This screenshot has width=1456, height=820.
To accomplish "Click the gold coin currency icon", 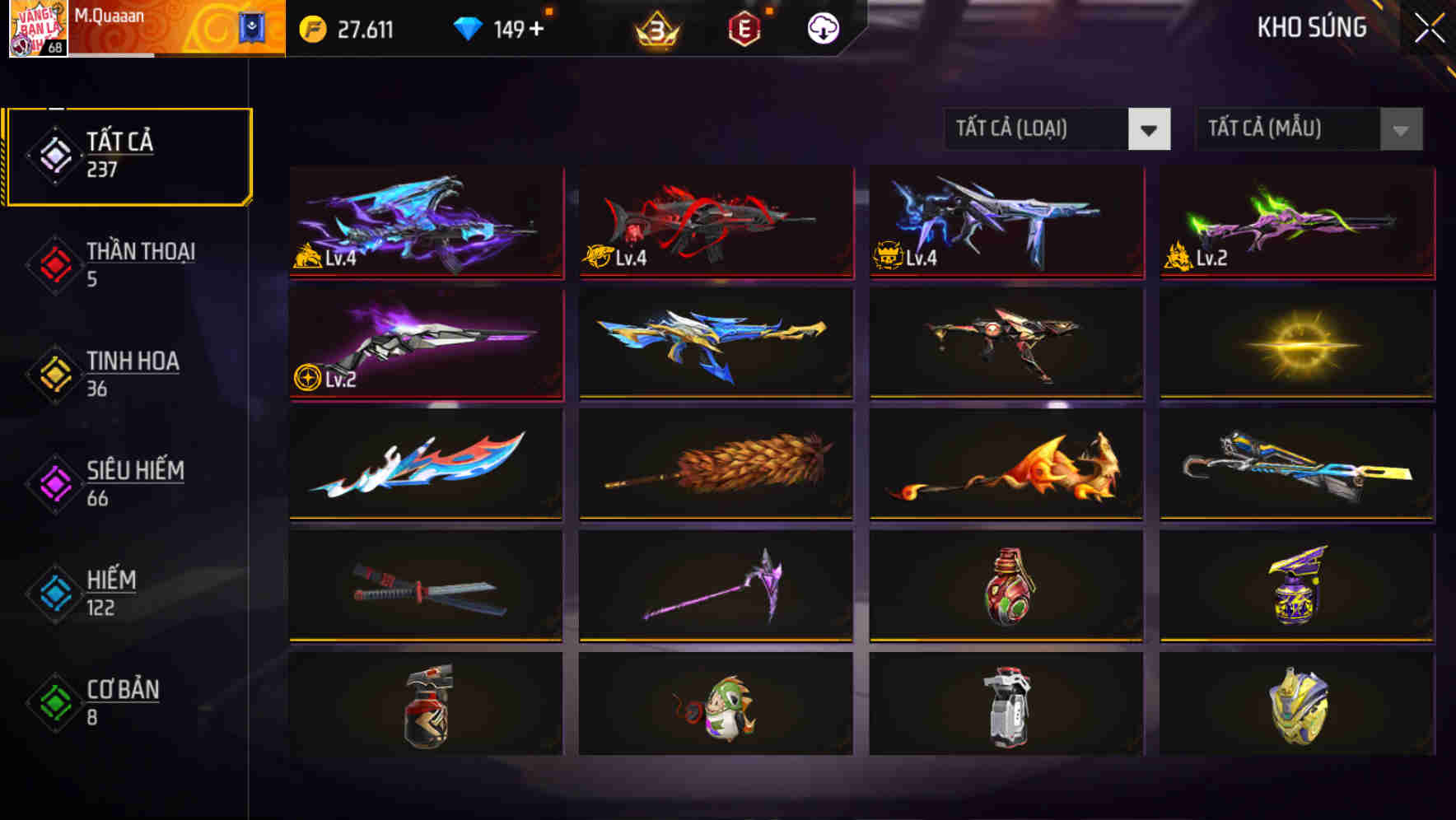I will pyautogui.click(x=313, y=27).
